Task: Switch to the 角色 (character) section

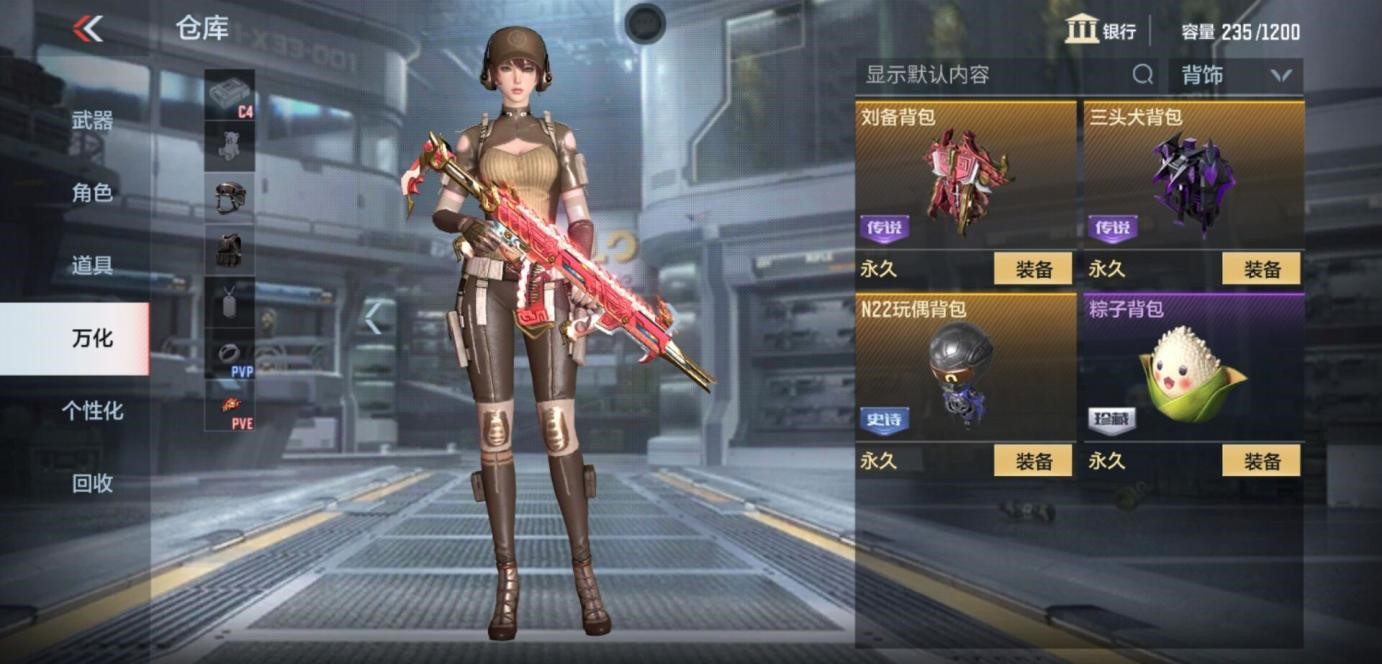Action: click(92, 193)
